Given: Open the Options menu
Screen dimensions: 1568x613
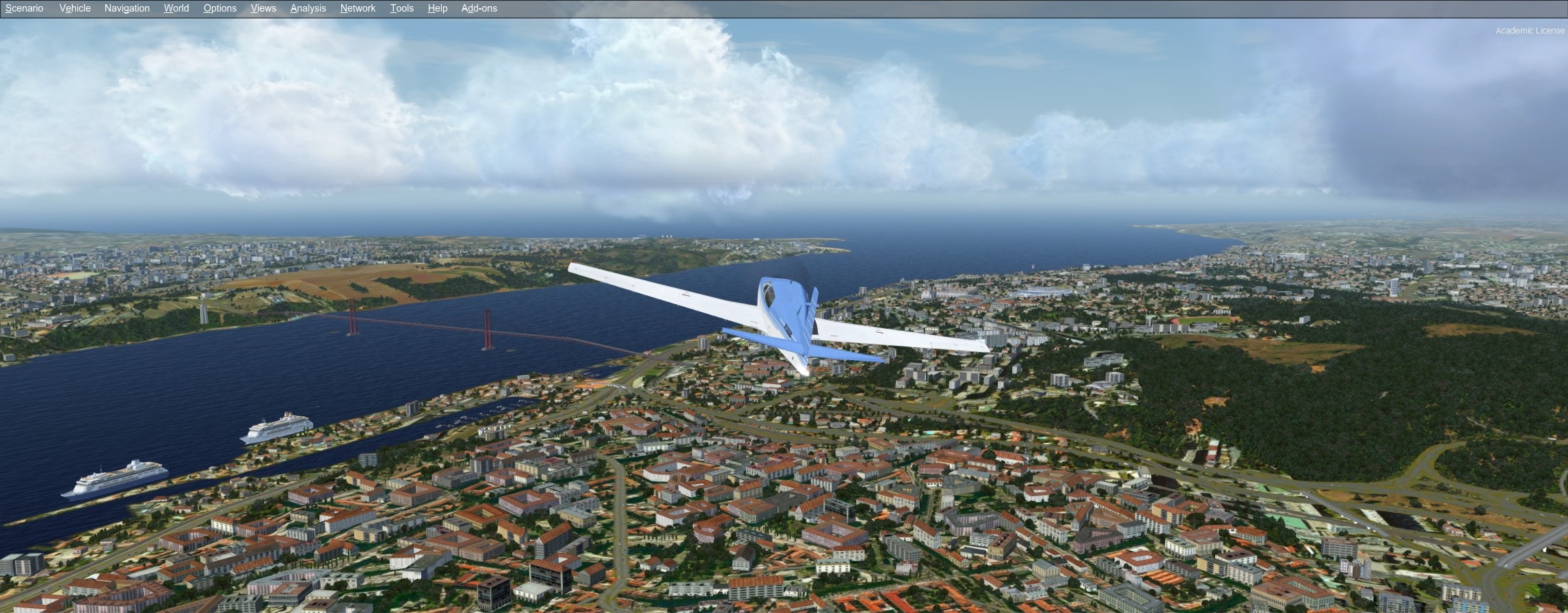Looking at the screenshot, I should [x=220, y=8].
